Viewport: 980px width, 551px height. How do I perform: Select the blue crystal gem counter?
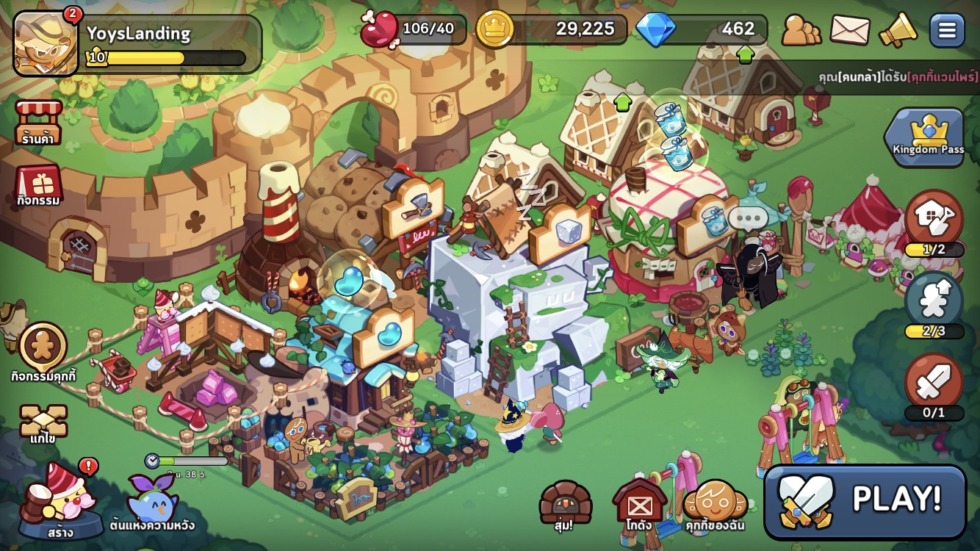pyautogui.click(x=702, y=30)
